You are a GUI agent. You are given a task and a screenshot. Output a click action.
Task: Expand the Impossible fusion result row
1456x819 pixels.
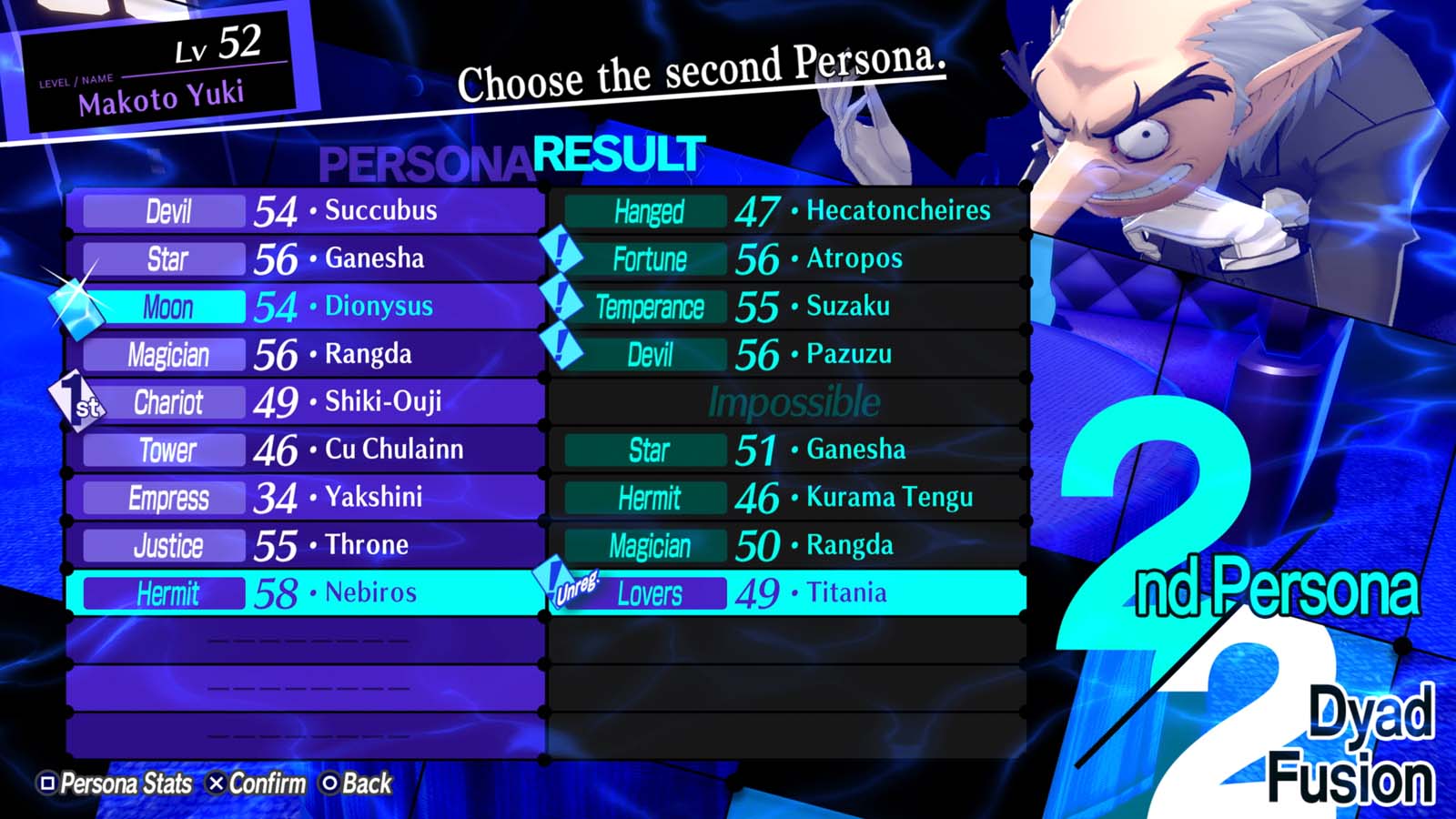coord(792,401)
